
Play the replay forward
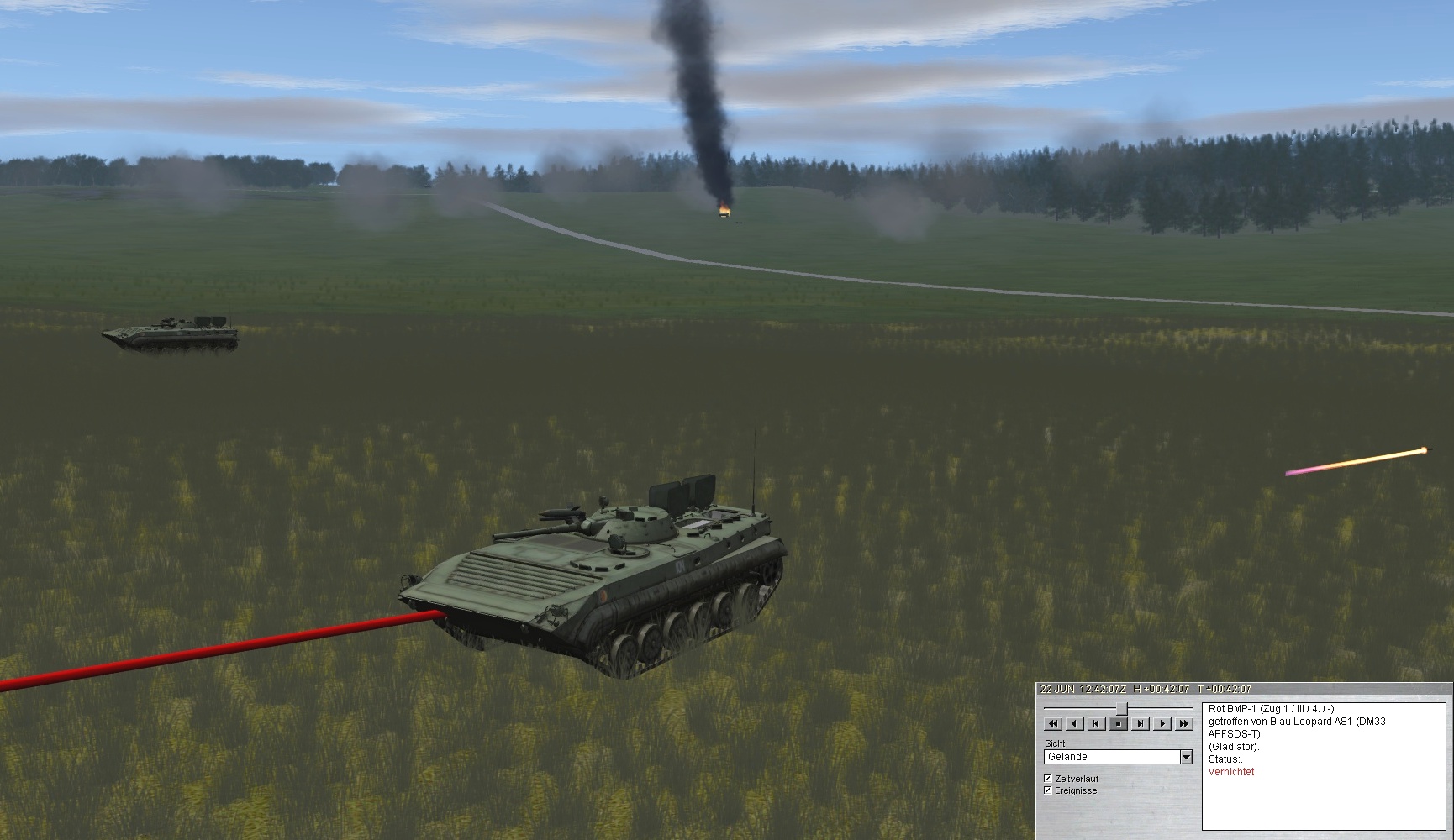(1162, 723)
